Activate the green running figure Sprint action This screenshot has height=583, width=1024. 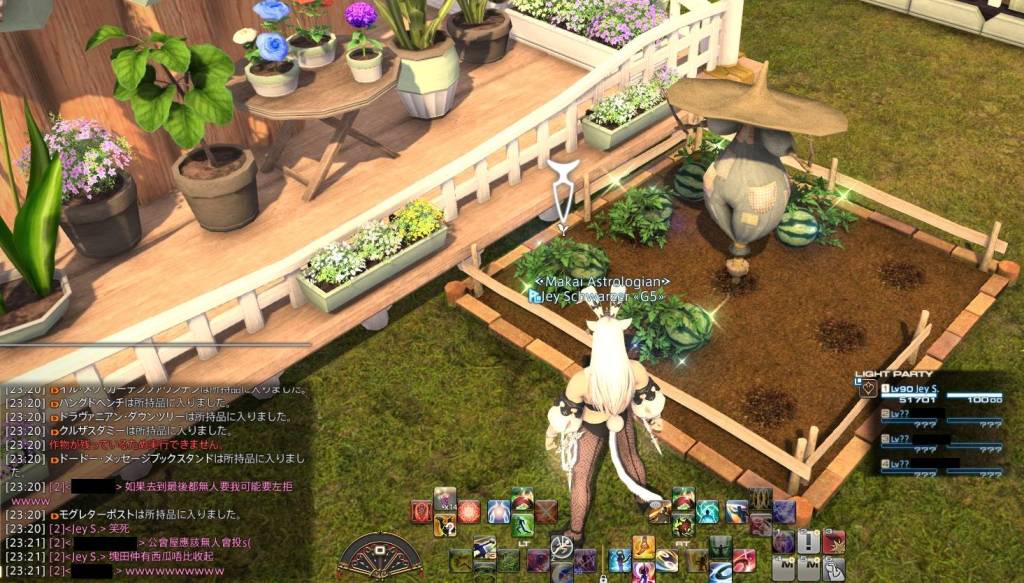tap(523, 523)
